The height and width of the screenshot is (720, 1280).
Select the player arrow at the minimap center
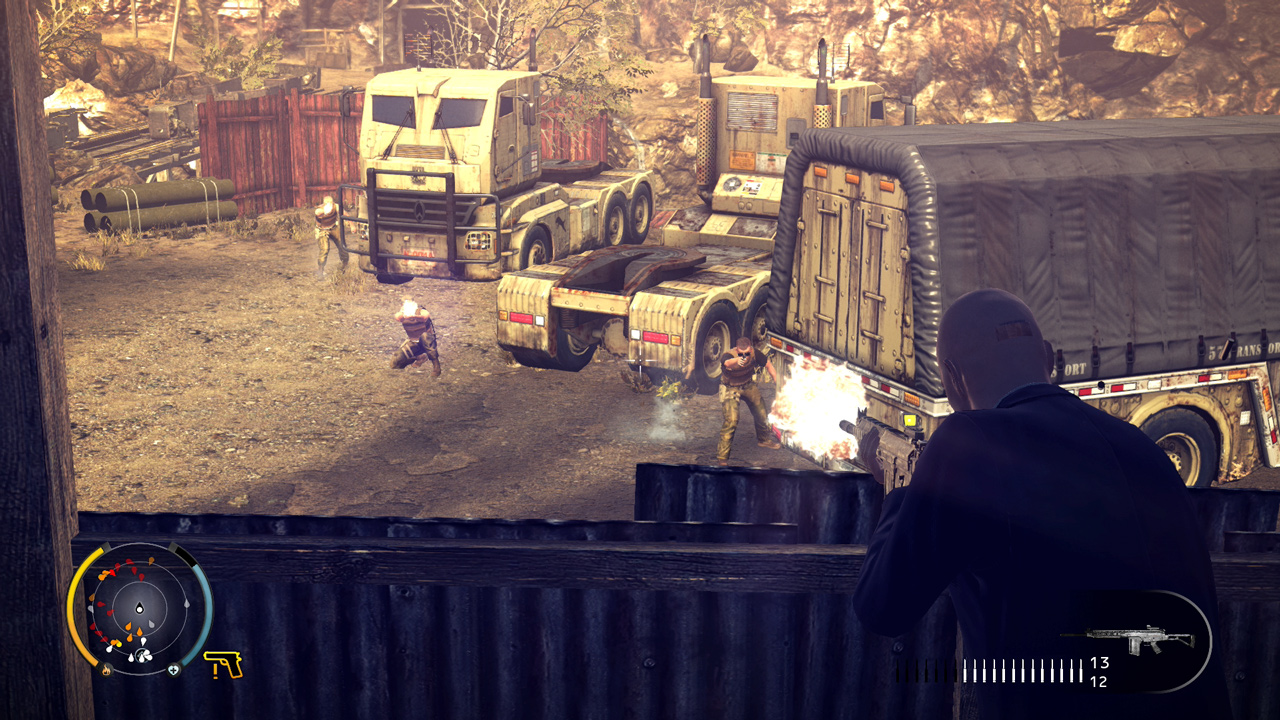pos(139,608)
